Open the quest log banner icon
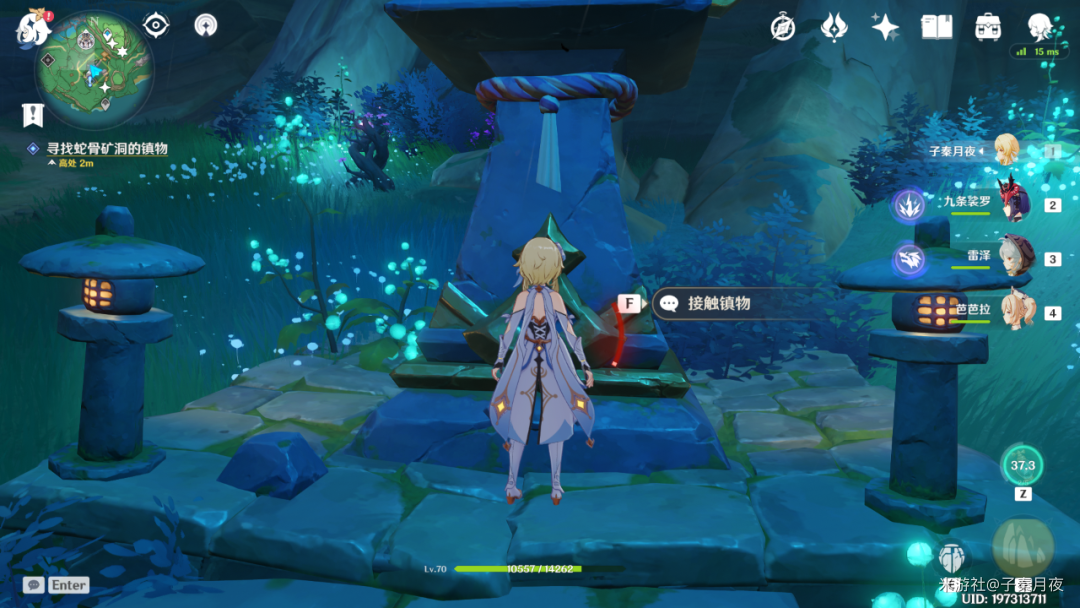 click(x=33, y=115)
